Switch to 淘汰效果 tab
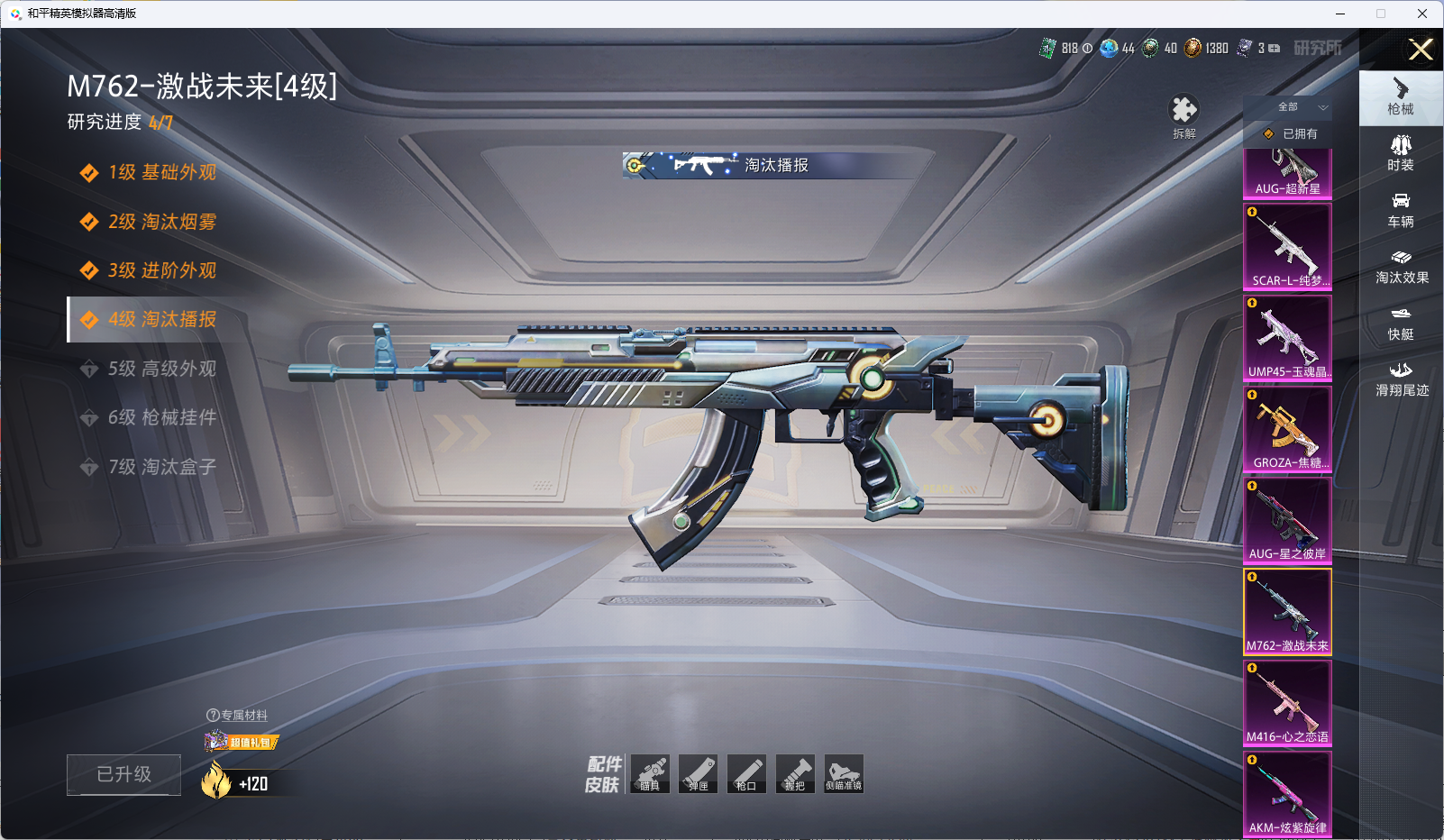The height and width of the screenshot is (840, 1444). (x=1401, y=266)
